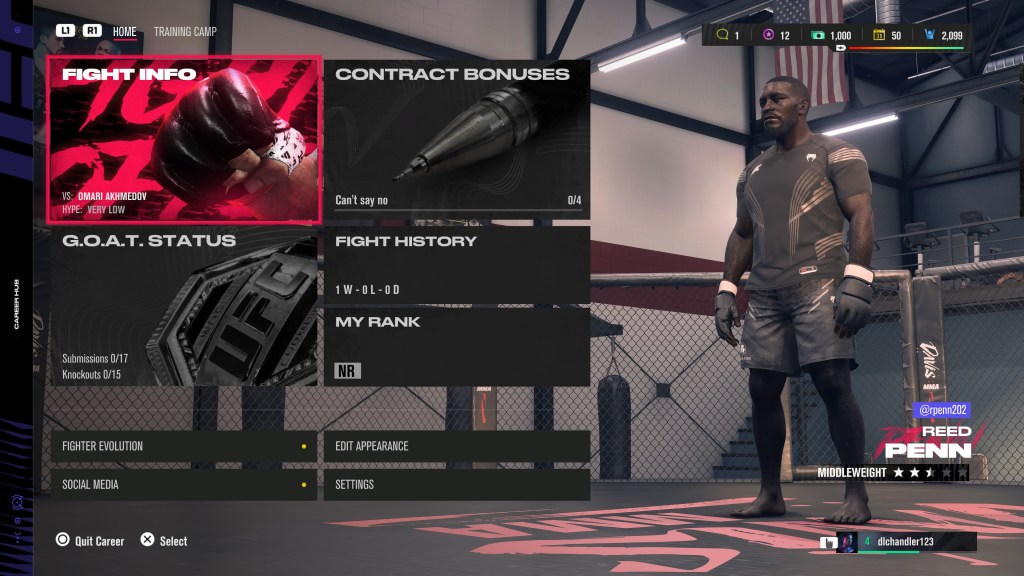This screenshot has height=576, width=1024.
Task: Open the Contract Bonuses panel
Action: click(457, 139)
